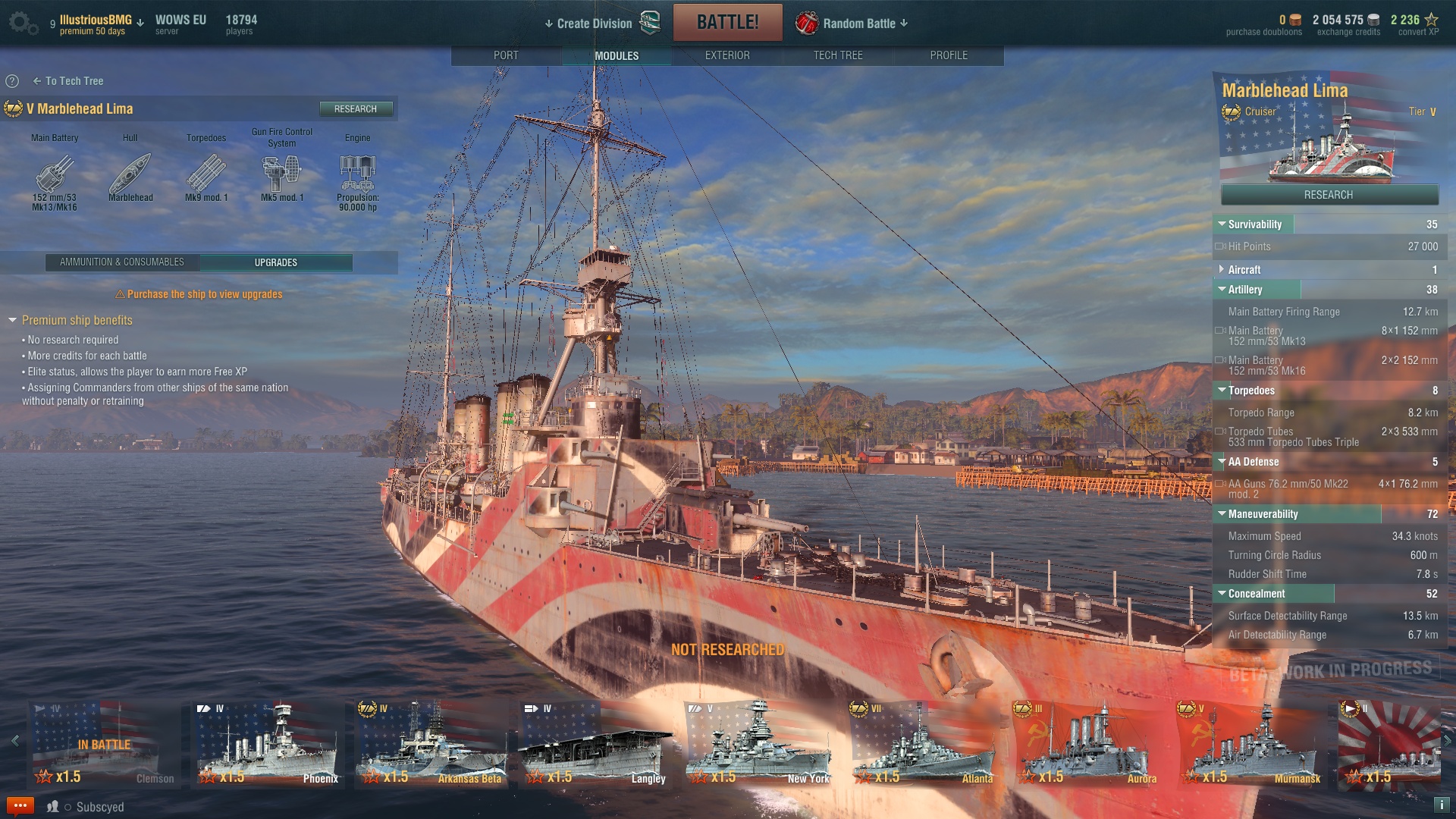Viewport: 1456px width, 819px height.
Task: Start the battle with BATTLE! button
Action: coord(727,23)
